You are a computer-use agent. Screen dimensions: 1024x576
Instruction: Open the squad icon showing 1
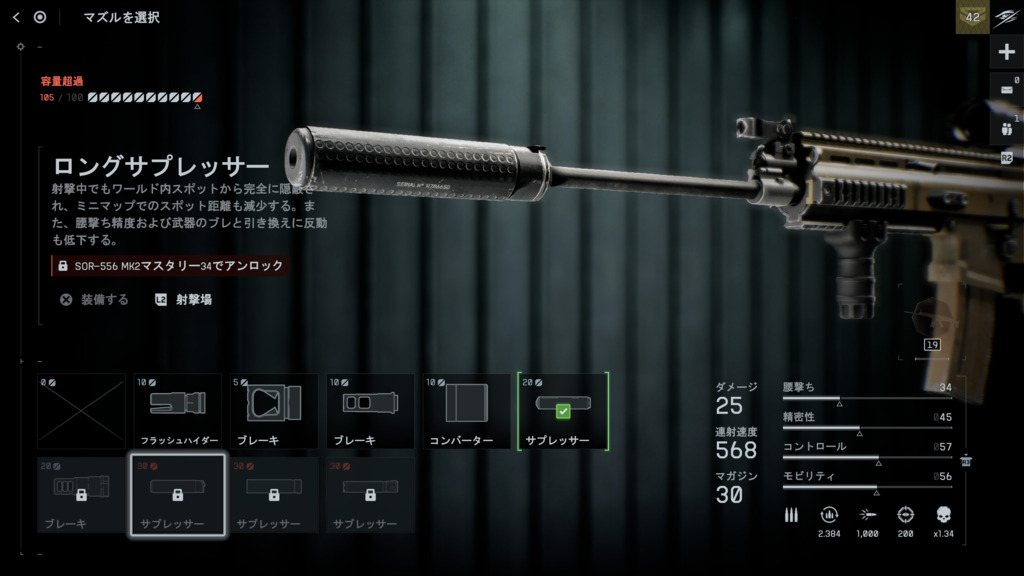[1006, 128]
